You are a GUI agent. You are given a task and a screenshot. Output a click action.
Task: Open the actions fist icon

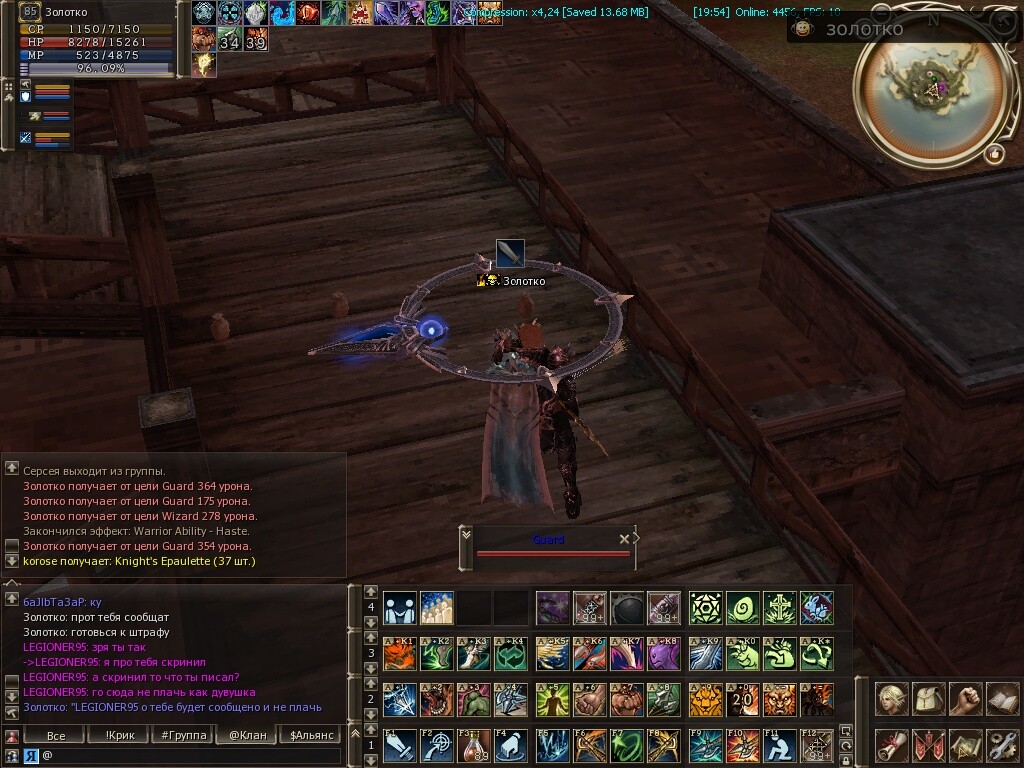(965, 698)
